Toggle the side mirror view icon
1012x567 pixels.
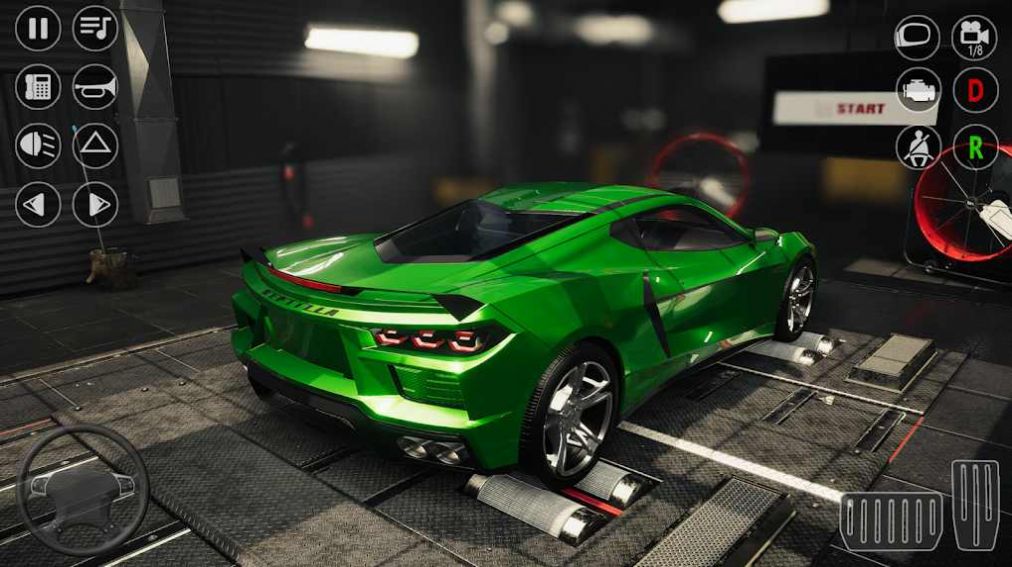pyautogui.click(x=917, y=38)
